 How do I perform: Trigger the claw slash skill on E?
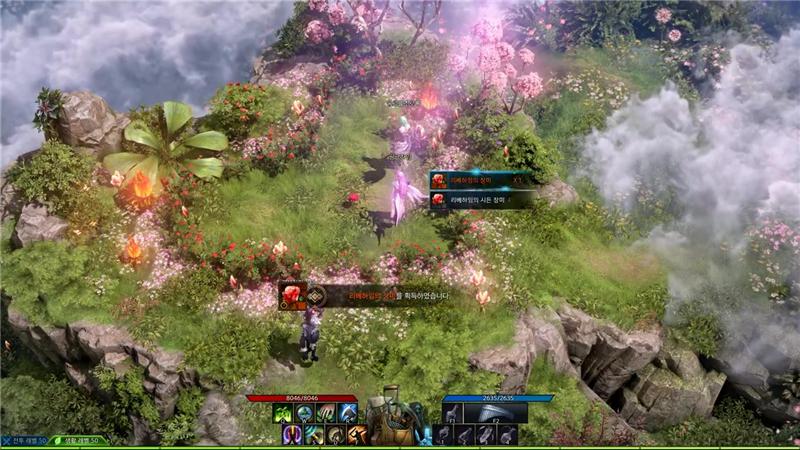pos(325,413)
